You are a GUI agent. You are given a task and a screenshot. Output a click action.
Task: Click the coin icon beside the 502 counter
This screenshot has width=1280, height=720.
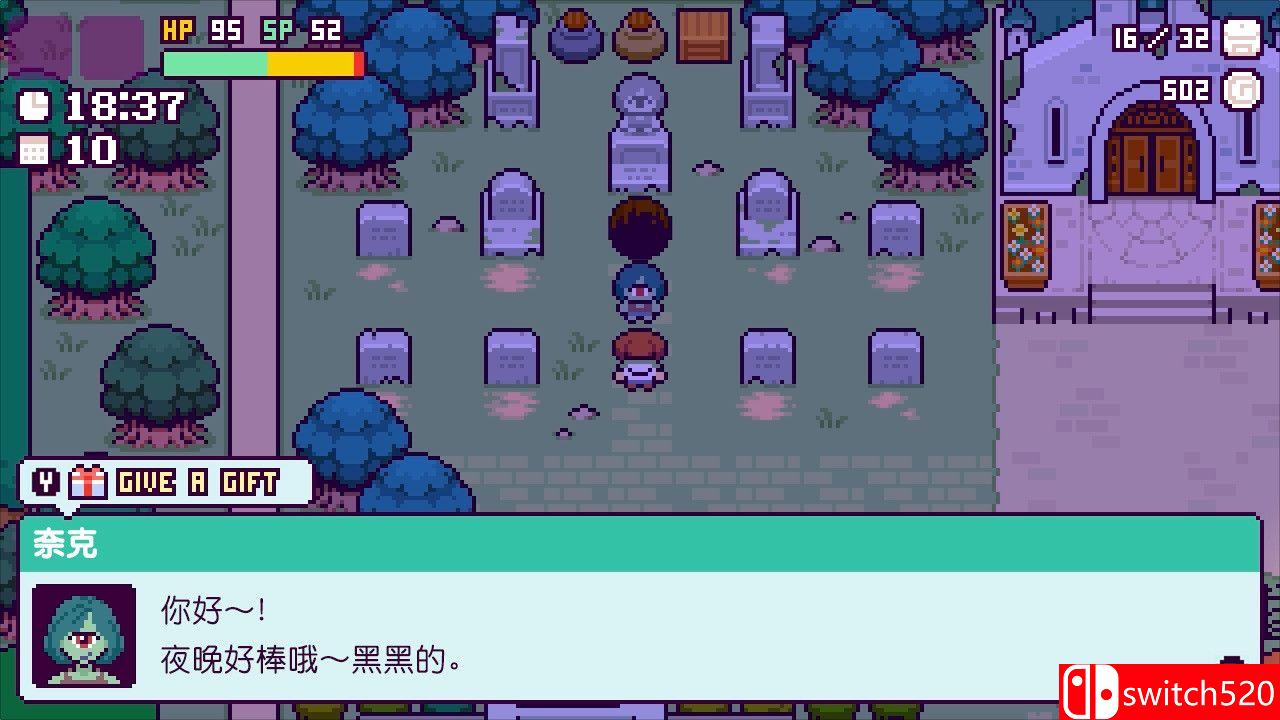click(x=1240, y=87)
